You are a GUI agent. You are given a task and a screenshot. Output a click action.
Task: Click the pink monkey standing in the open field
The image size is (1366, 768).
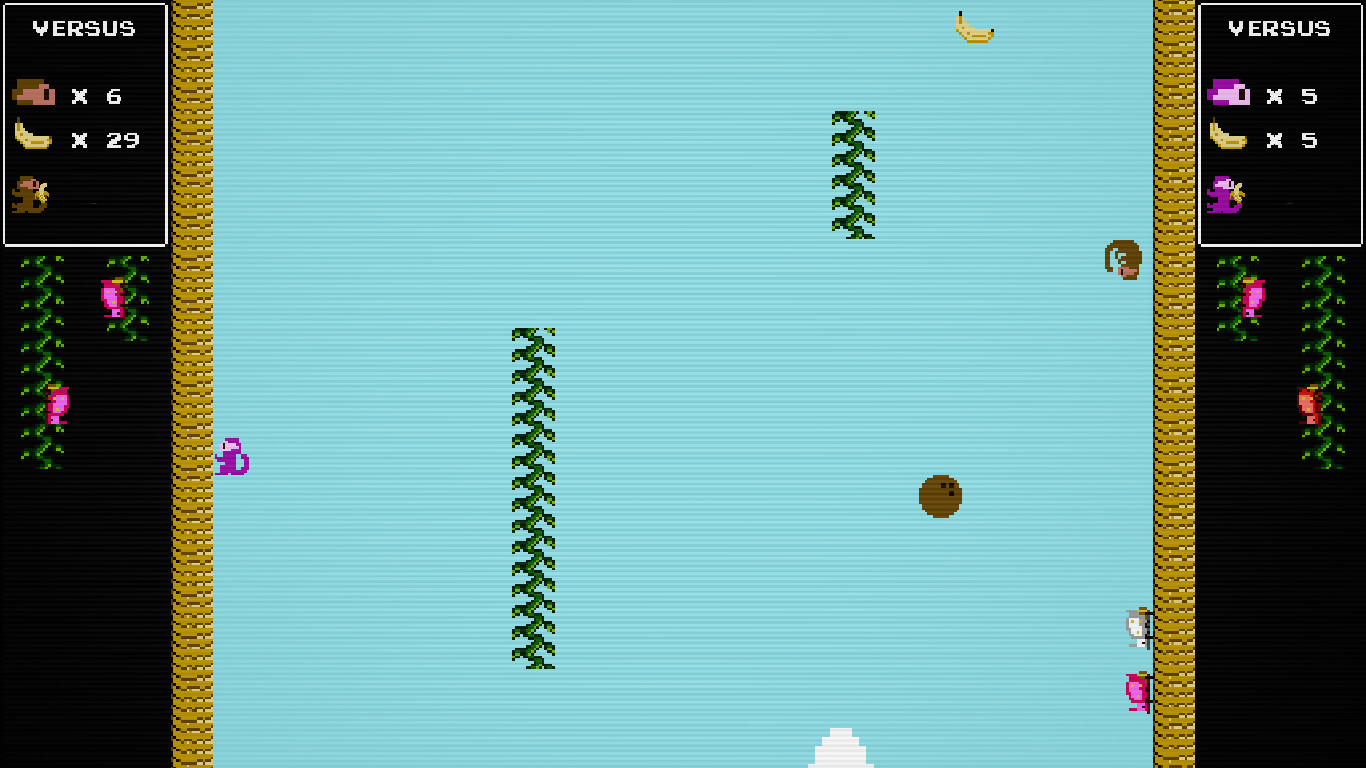click(231, 458)
